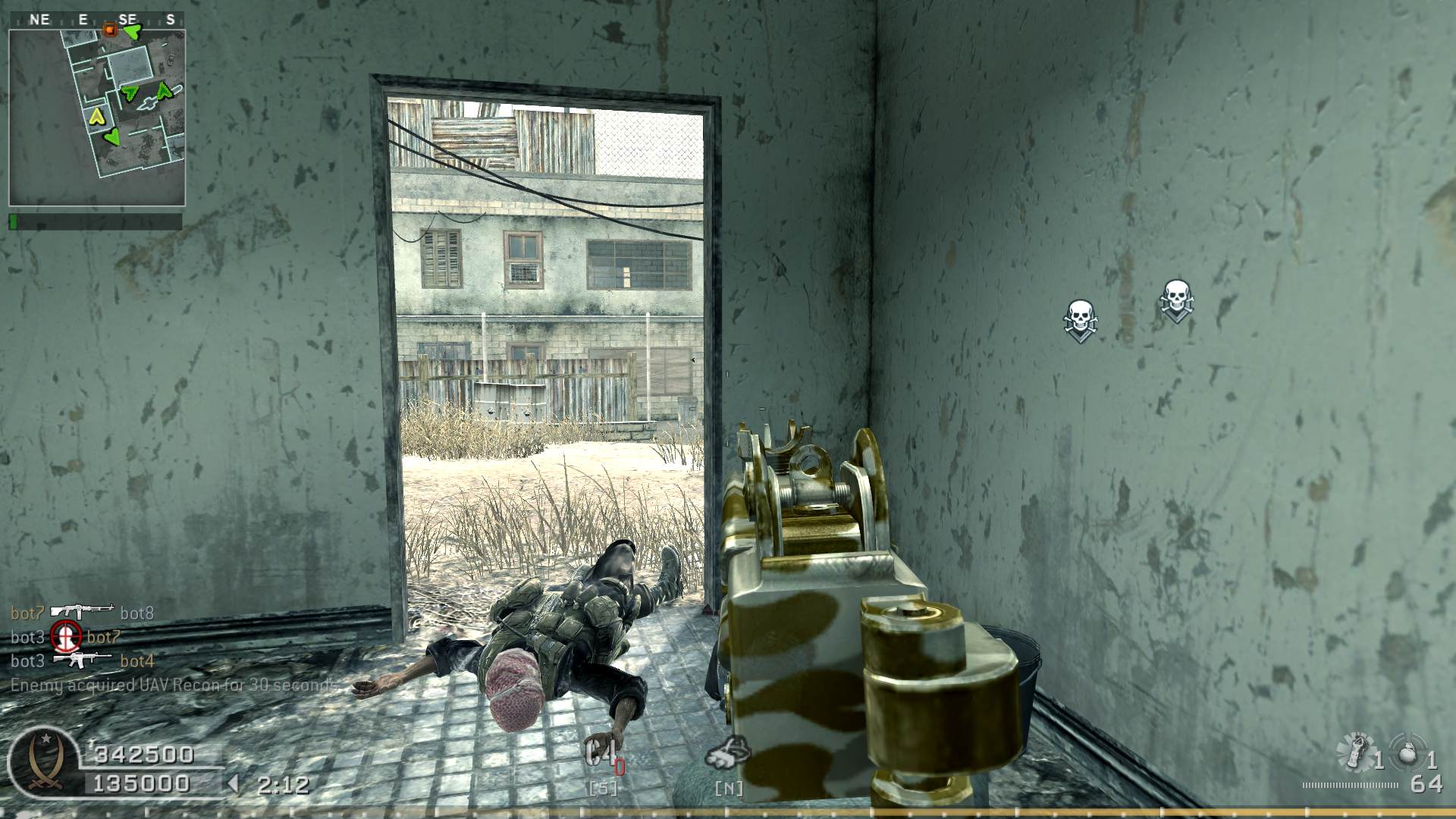Click the compass strip above the minimap

(97, 20)
